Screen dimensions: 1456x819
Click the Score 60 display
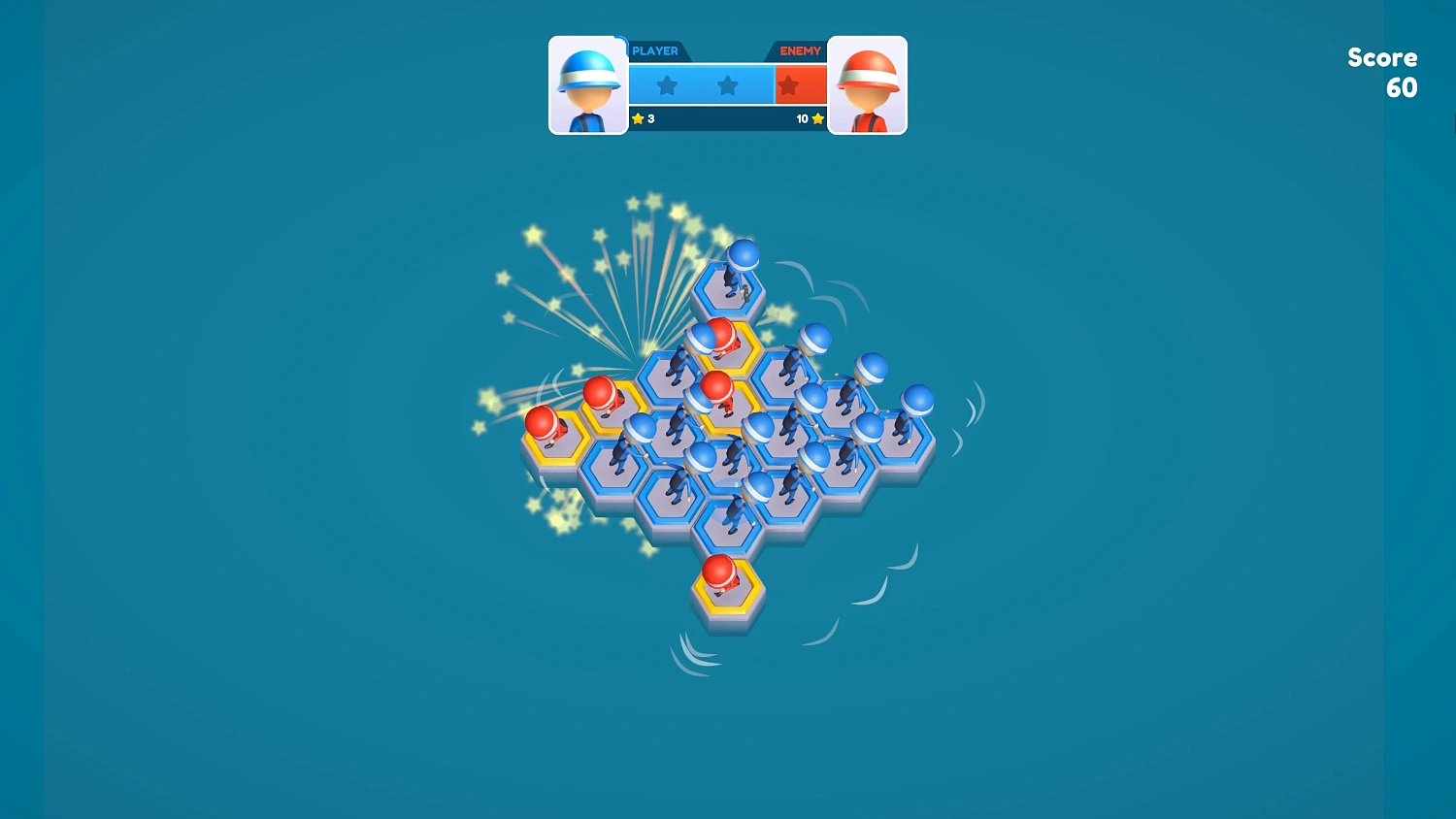pos(1382,73)
